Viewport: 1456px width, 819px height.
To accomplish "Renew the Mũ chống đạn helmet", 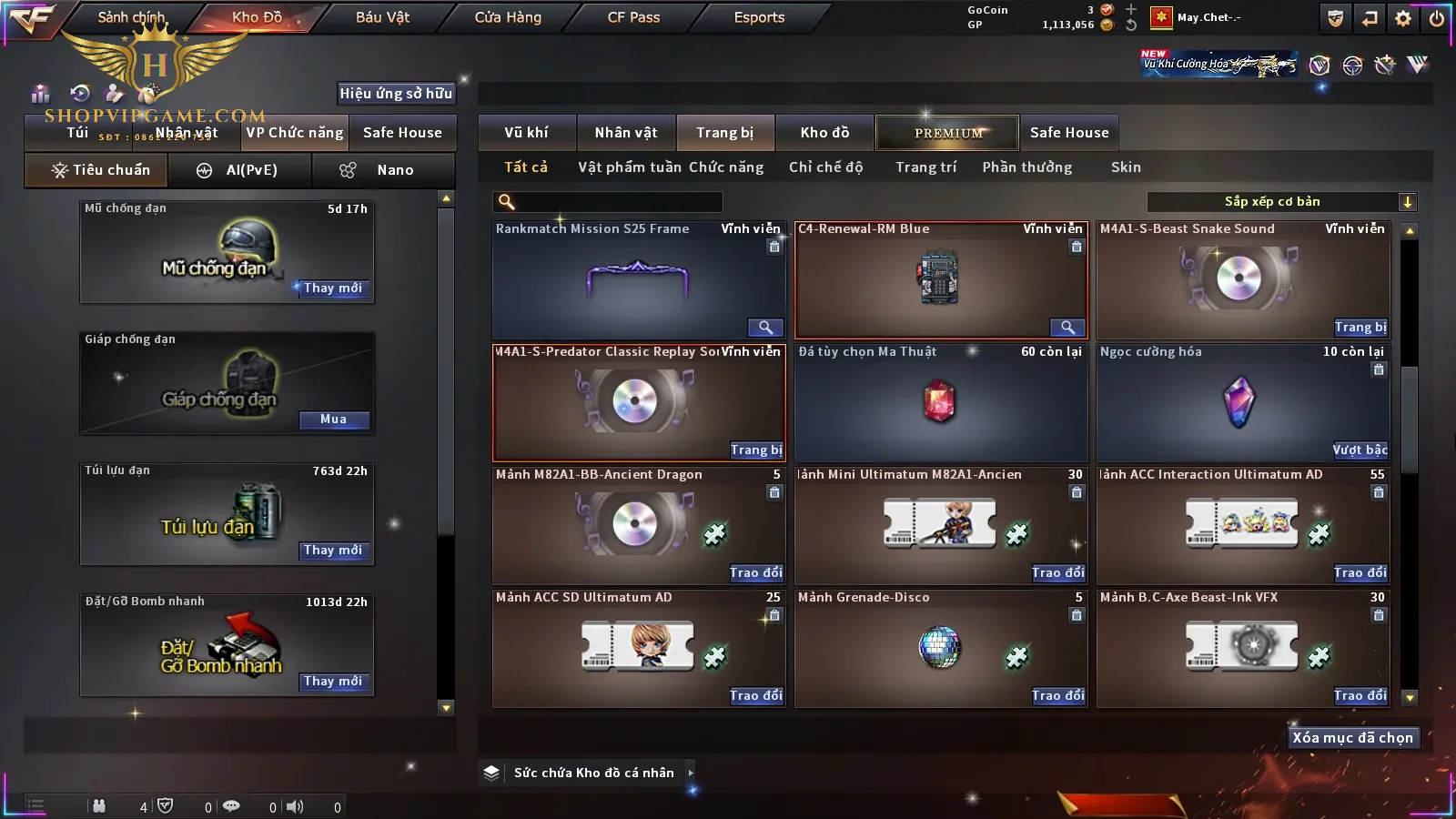I will click(333, 288).
